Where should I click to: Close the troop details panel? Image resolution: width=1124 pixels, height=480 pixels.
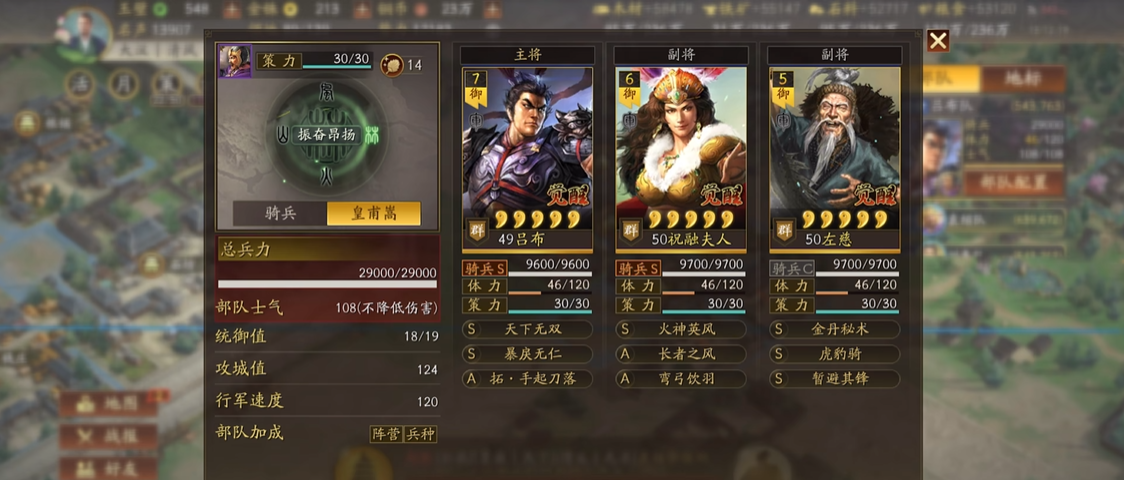coord(937,40)
